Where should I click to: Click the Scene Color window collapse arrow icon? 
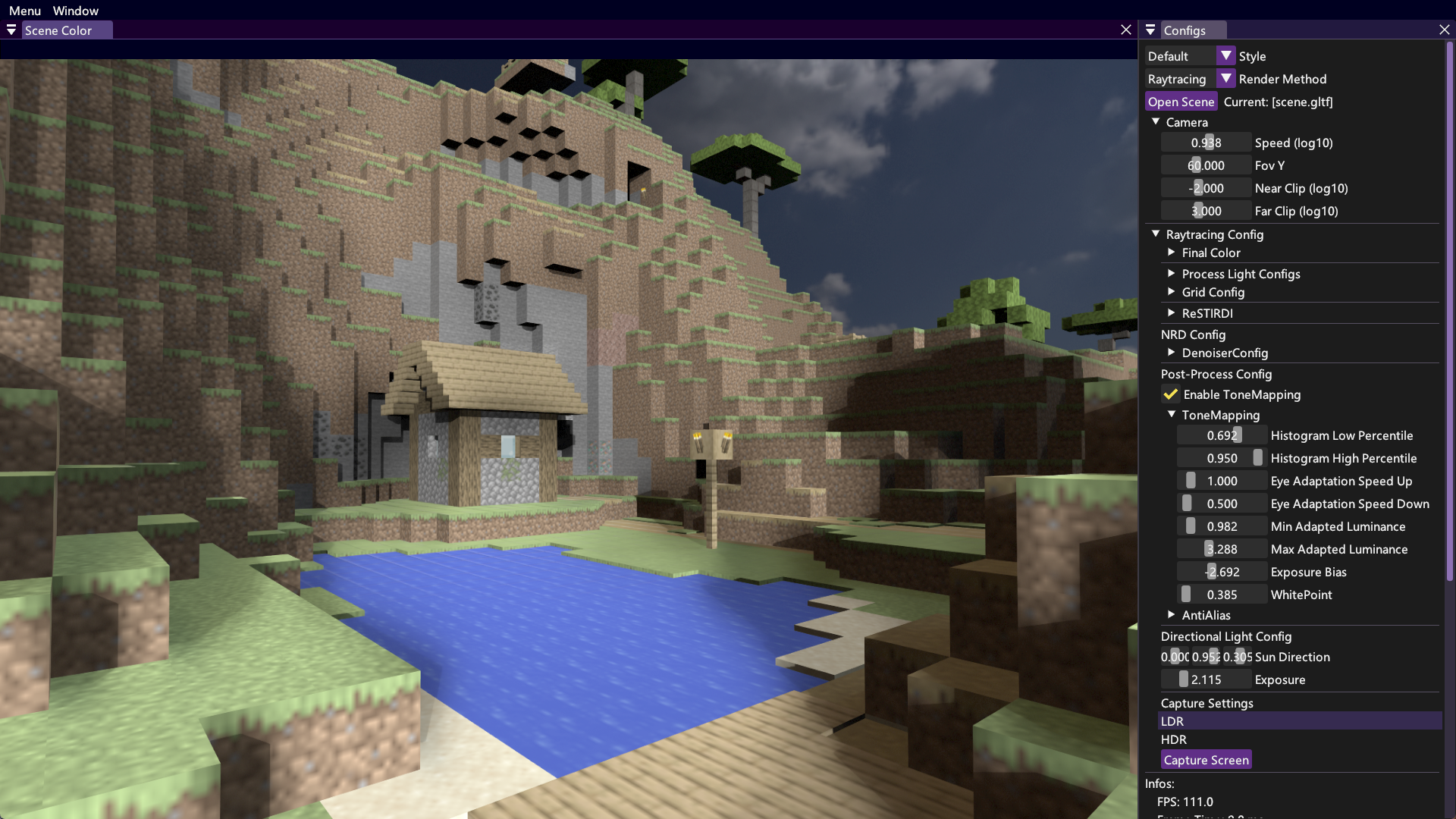pos(11,30)
